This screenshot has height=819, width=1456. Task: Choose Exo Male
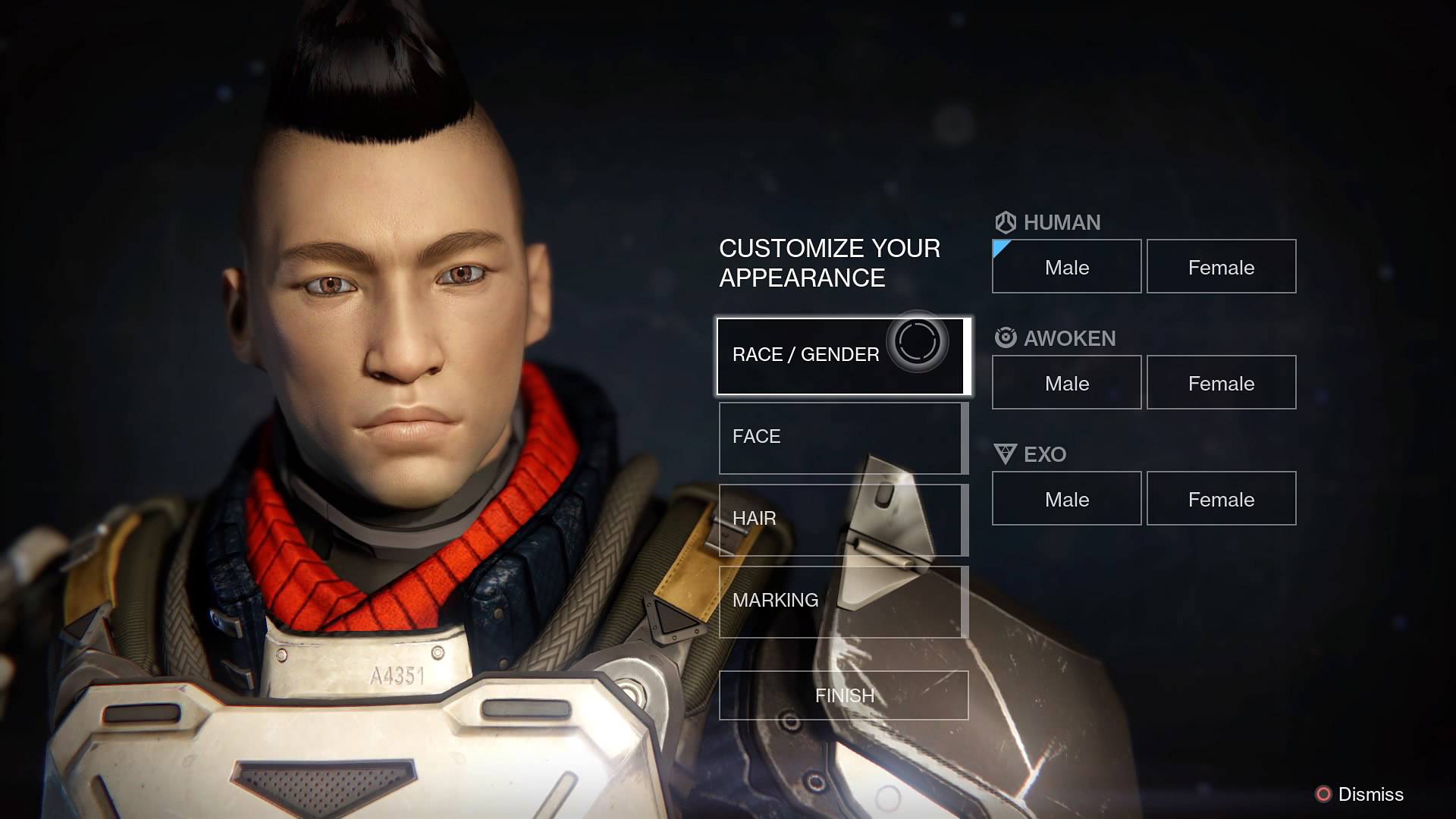1066,499
